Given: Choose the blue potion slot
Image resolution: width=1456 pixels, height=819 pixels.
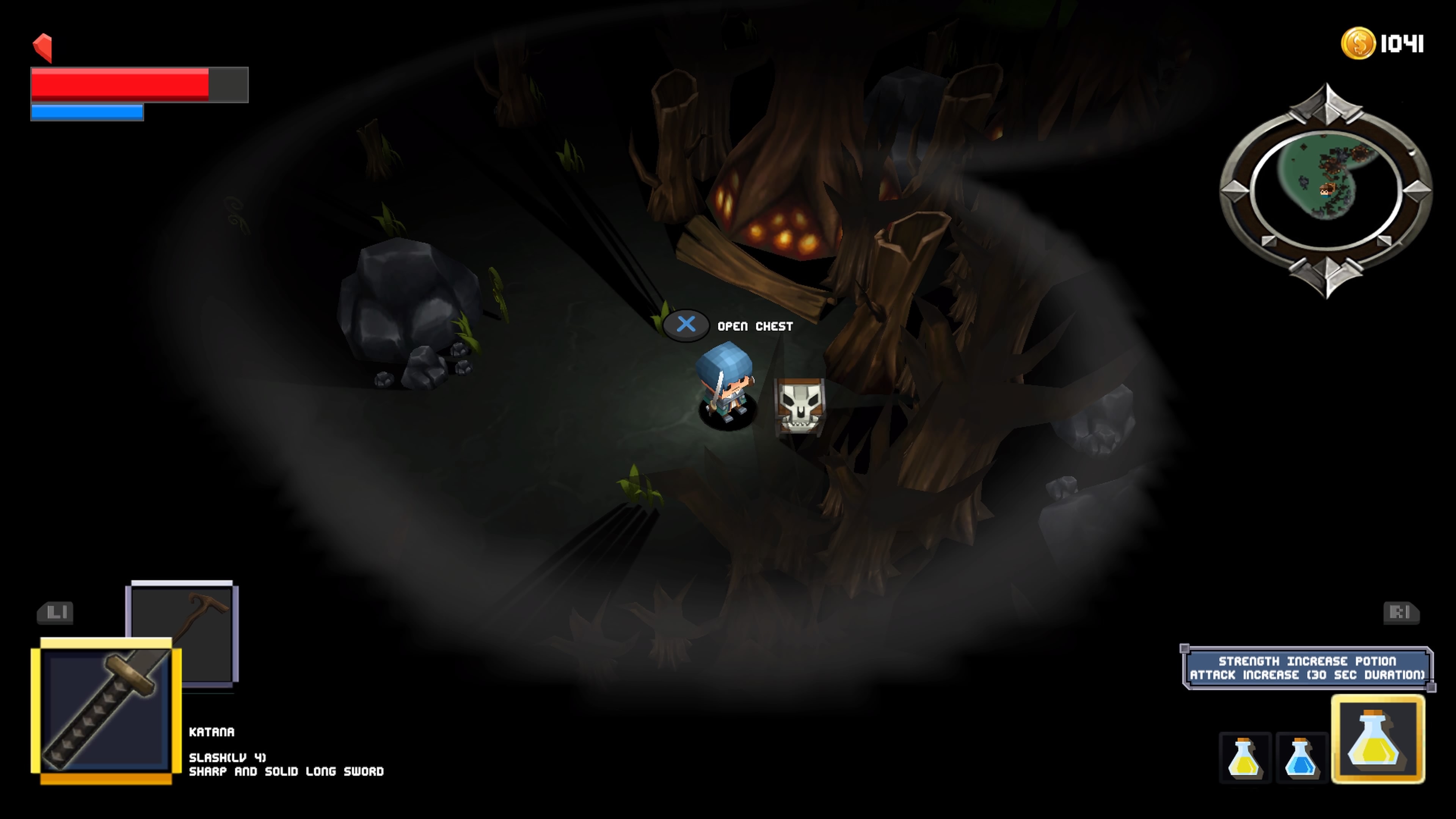Looking at the screenshot, I should 1301,758.
